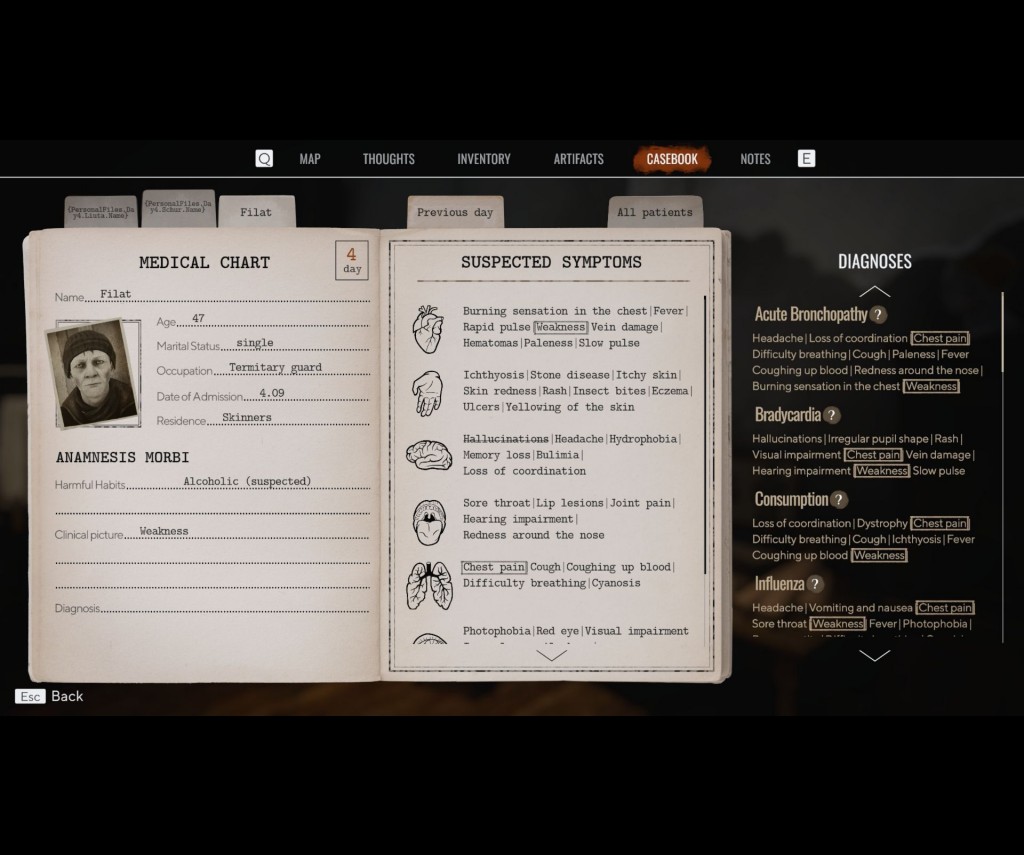Open the Map tab
The image size is (1024, 855).
(310, 159)
